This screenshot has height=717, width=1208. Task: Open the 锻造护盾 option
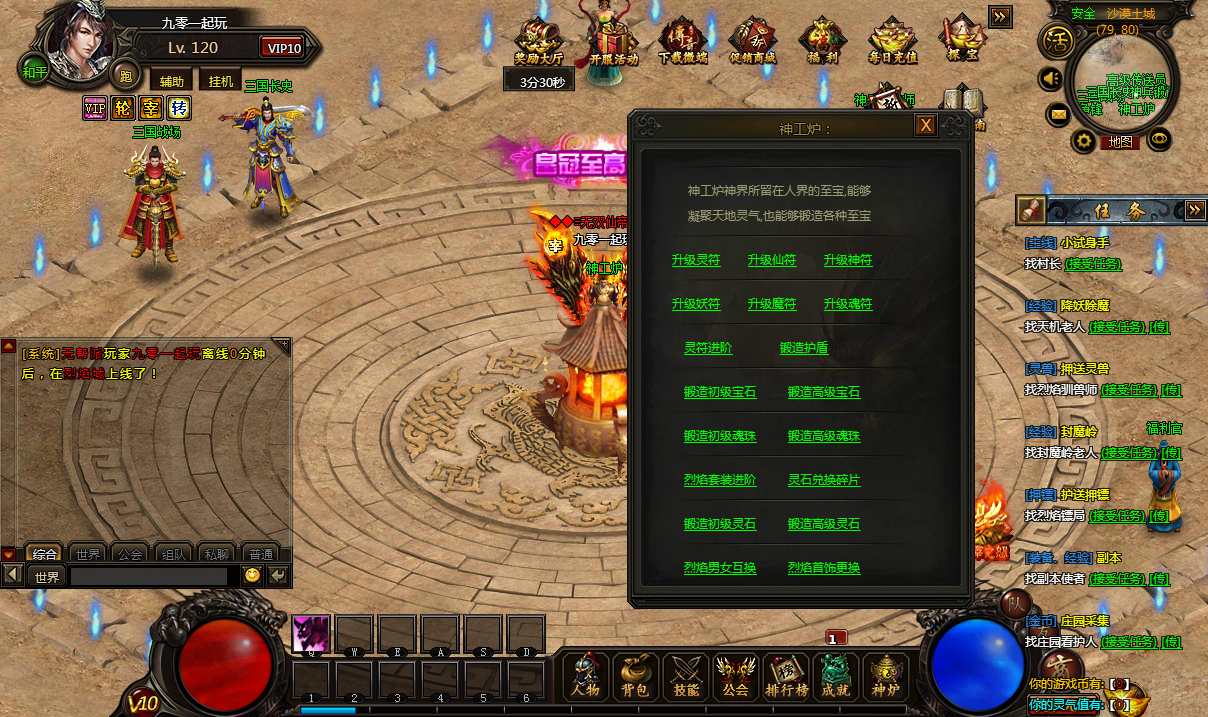coord(804,349)
